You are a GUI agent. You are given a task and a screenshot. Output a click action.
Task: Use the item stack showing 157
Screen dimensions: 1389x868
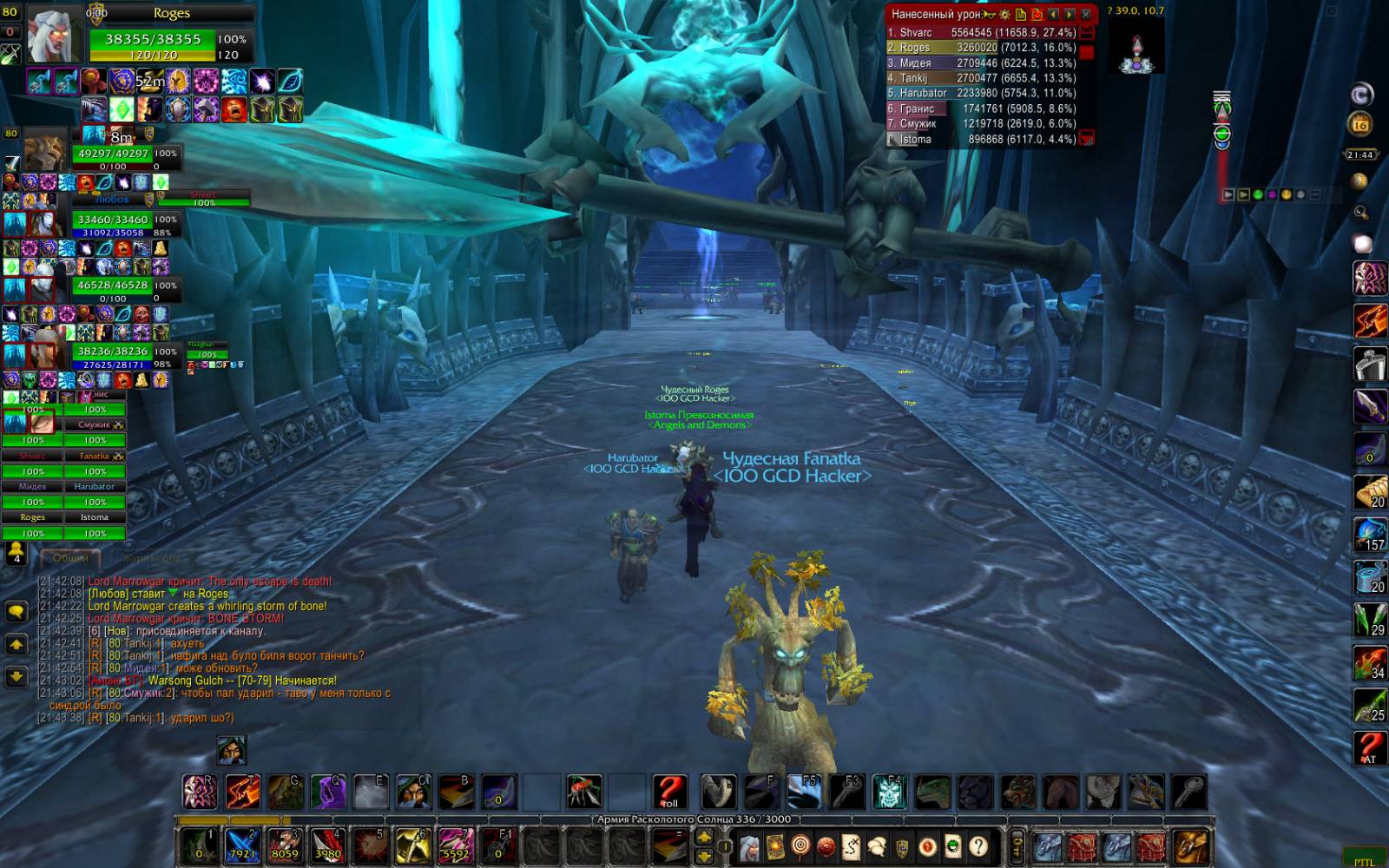point(1370,534)
